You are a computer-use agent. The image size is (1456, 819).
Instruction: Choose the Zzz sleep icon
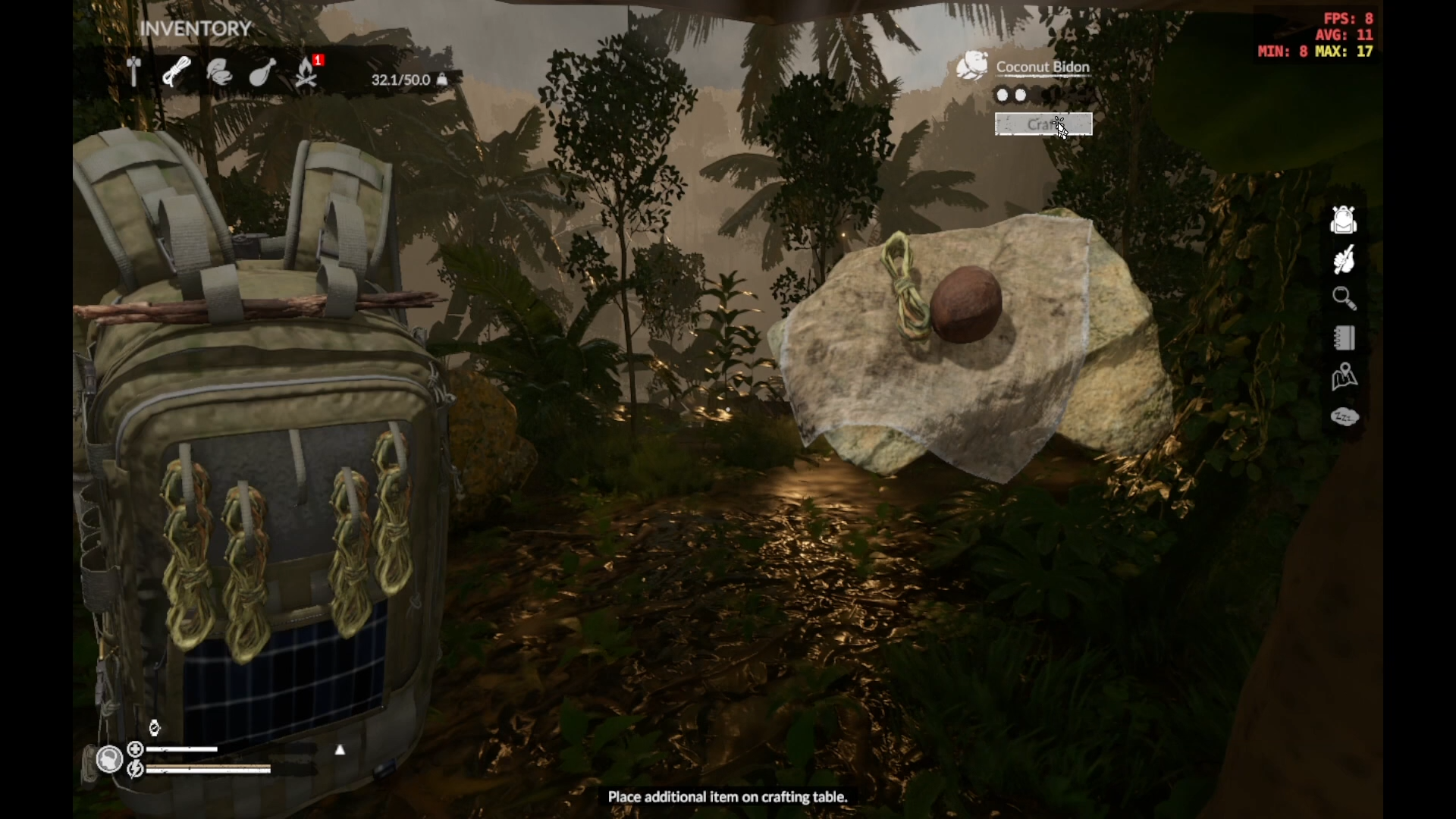(x=1344, y=416)
